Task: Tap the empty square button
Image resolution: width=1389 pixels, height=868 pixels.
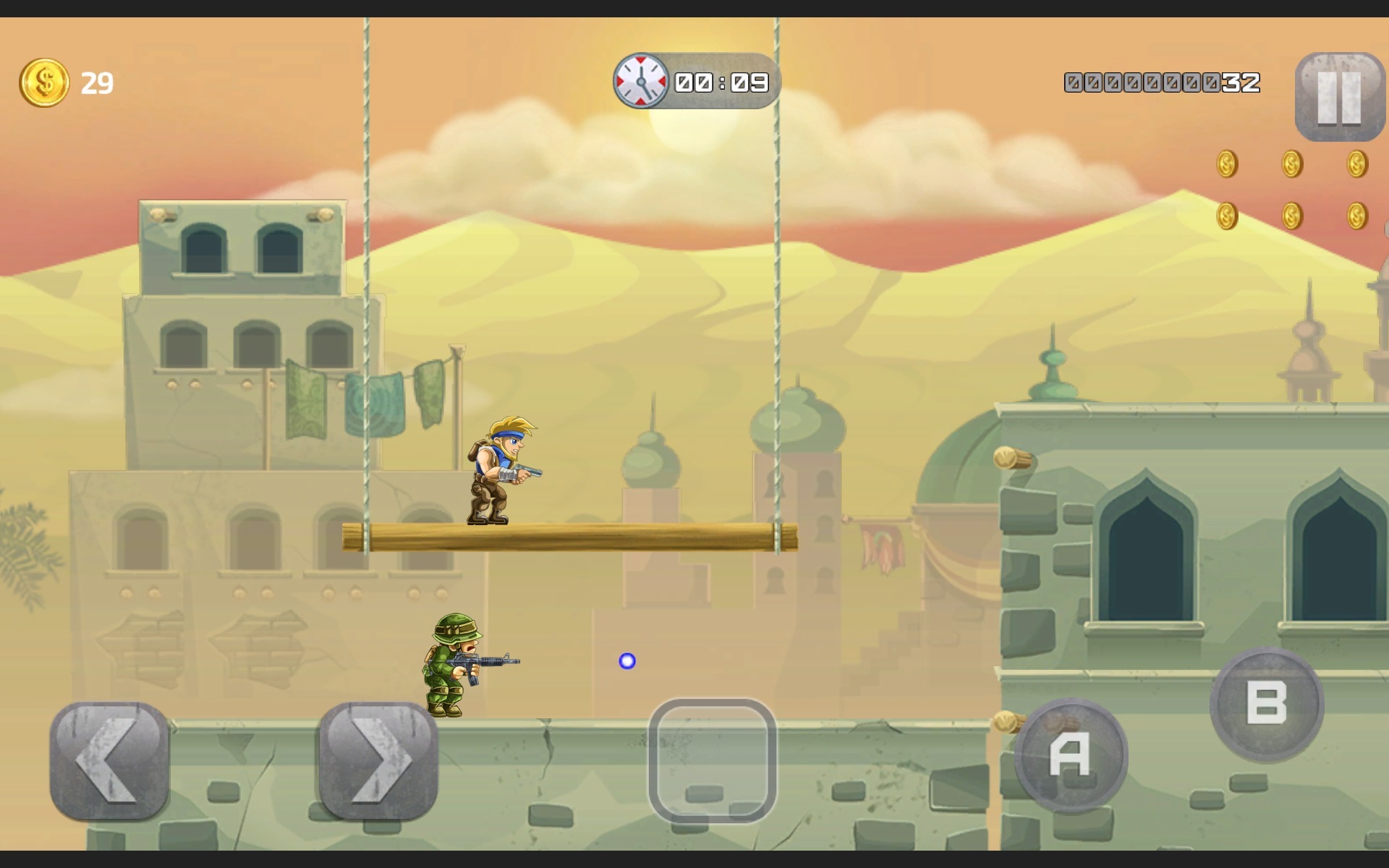Action: coord(713,760)
